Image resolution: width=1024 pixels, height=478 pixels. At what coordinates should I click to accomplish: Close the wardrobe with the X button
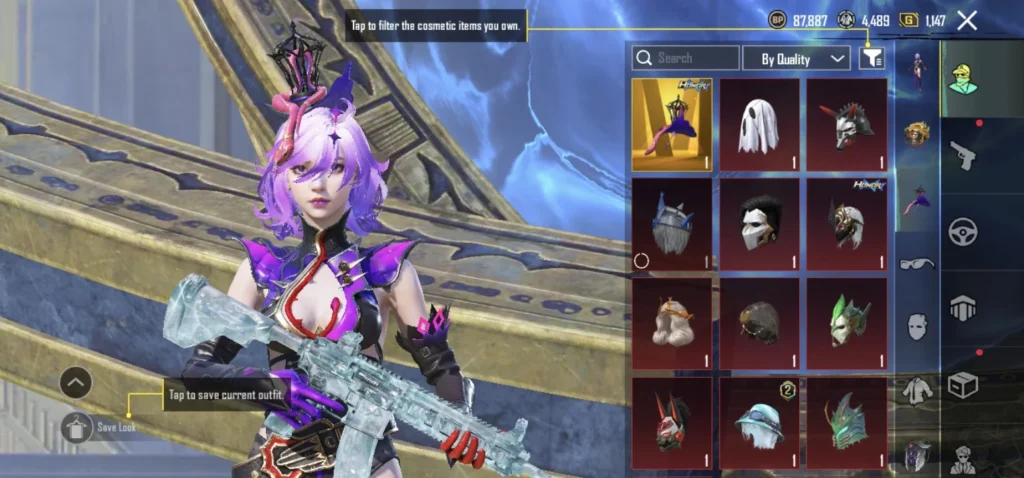[x=967, y=20]
